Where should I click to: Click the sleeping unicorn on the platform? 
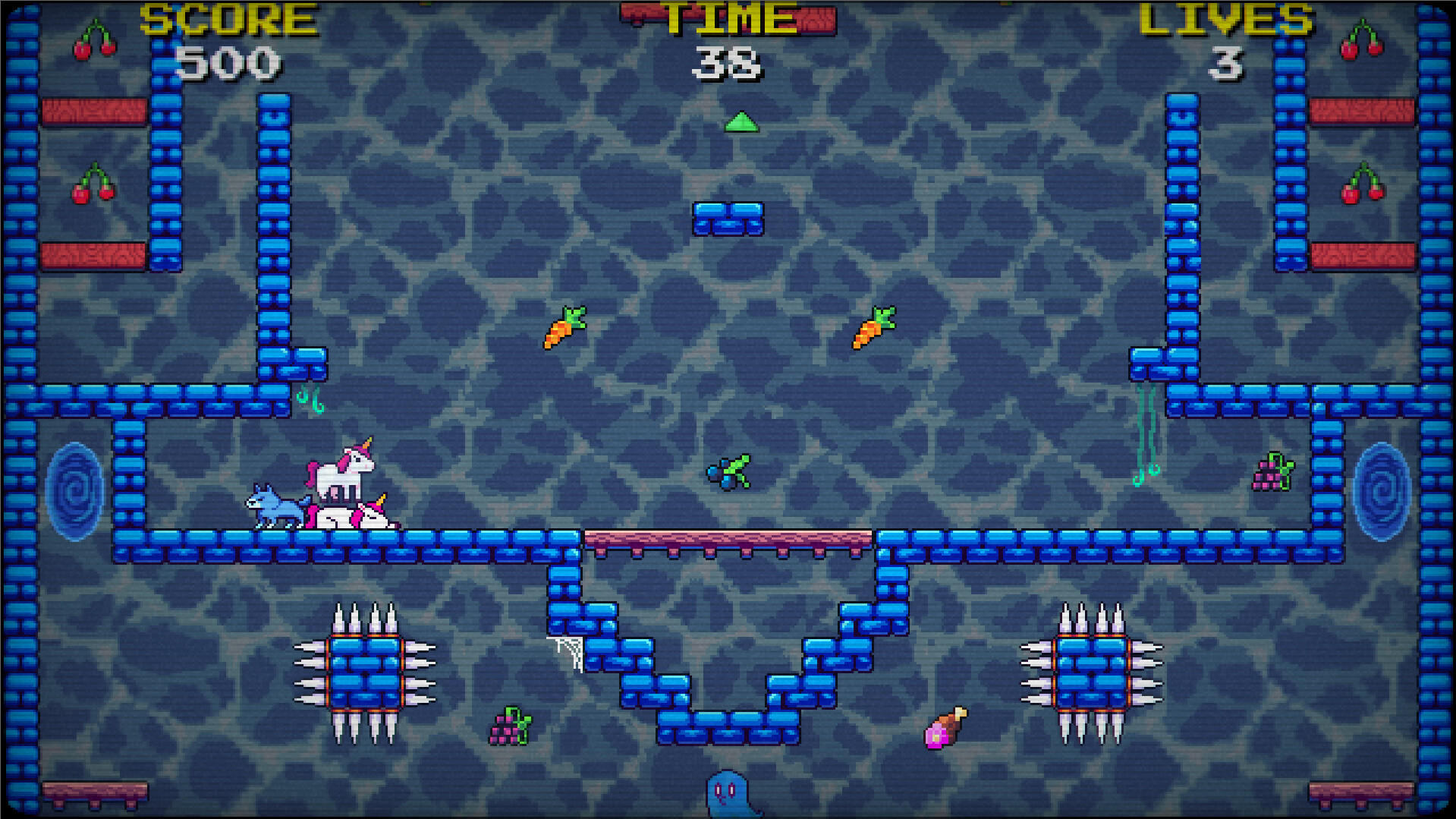pyautogui.click(x=358, y=516)
